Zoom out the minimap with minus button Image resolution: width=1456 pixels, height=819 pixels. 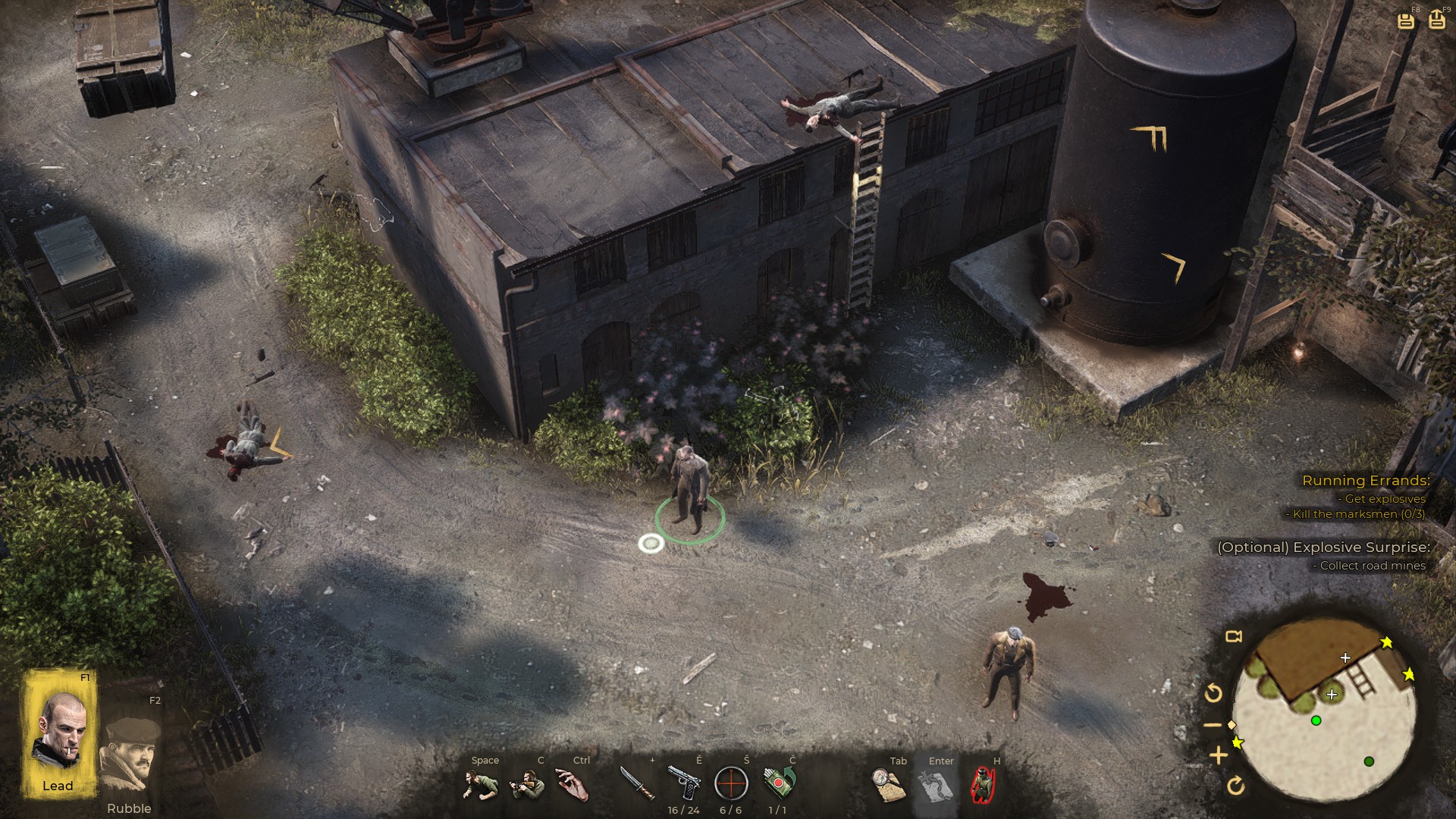point(1213,725)
